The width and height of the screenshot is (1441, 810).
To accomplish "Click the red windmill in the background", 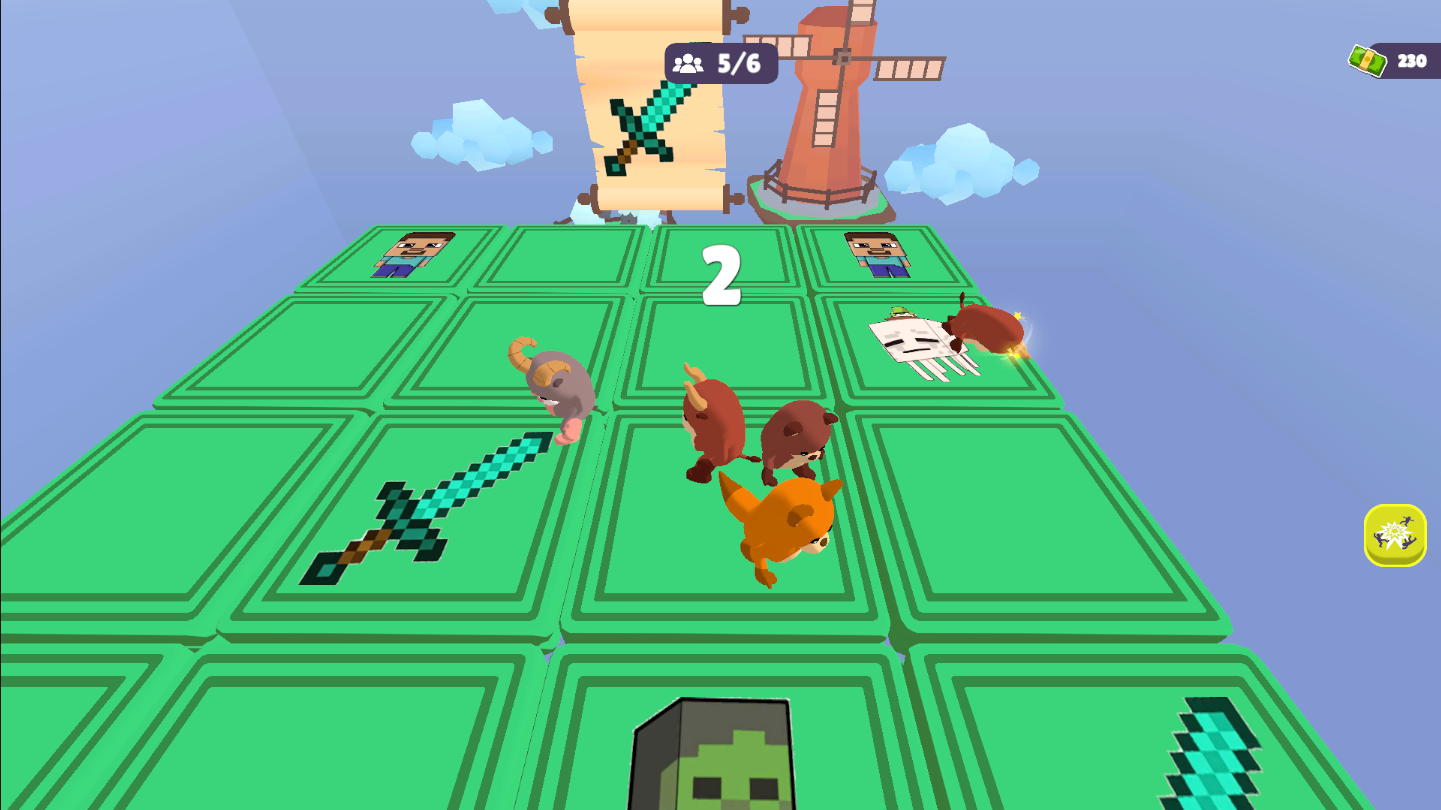I will click(830, 110).
